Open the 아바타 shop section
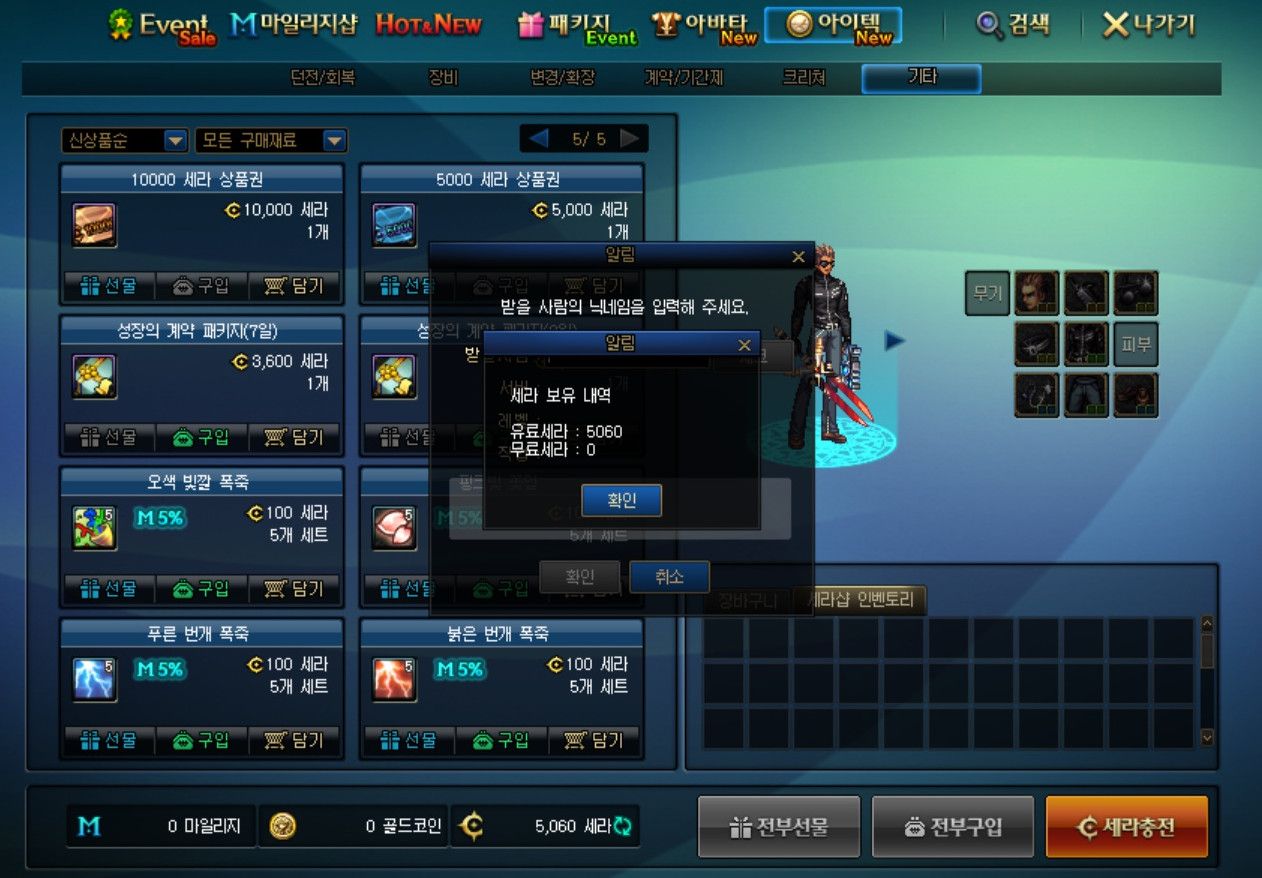Image resolution: width=1262 pixels, height=878 pixels. pos(704,26)
